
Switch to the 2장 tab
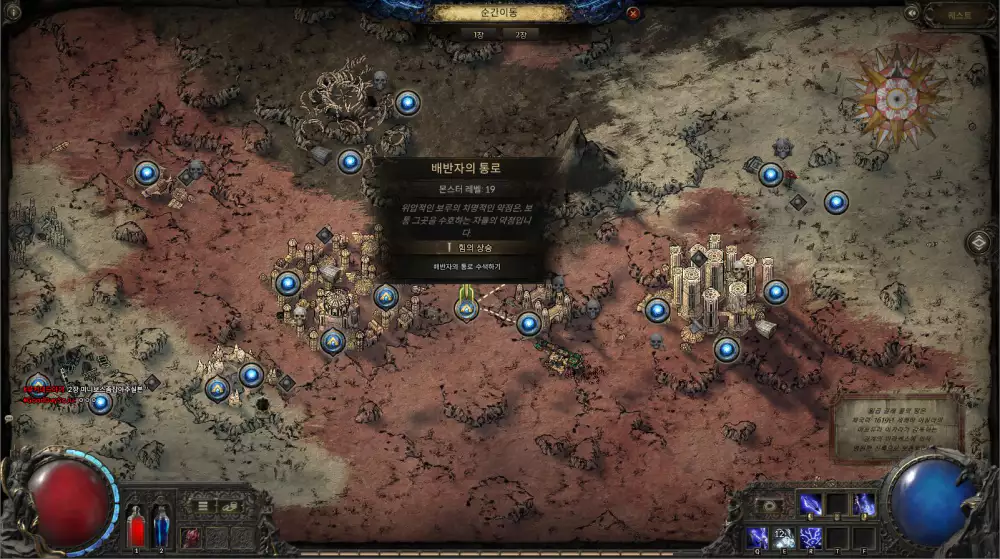520,33
